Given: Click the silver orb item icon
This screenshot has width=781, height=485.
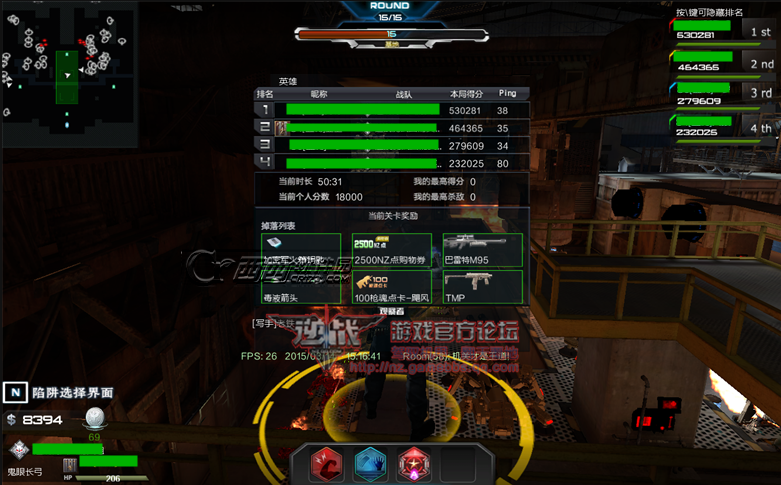Looking at the screenshot, I should [x=94, y=418].
